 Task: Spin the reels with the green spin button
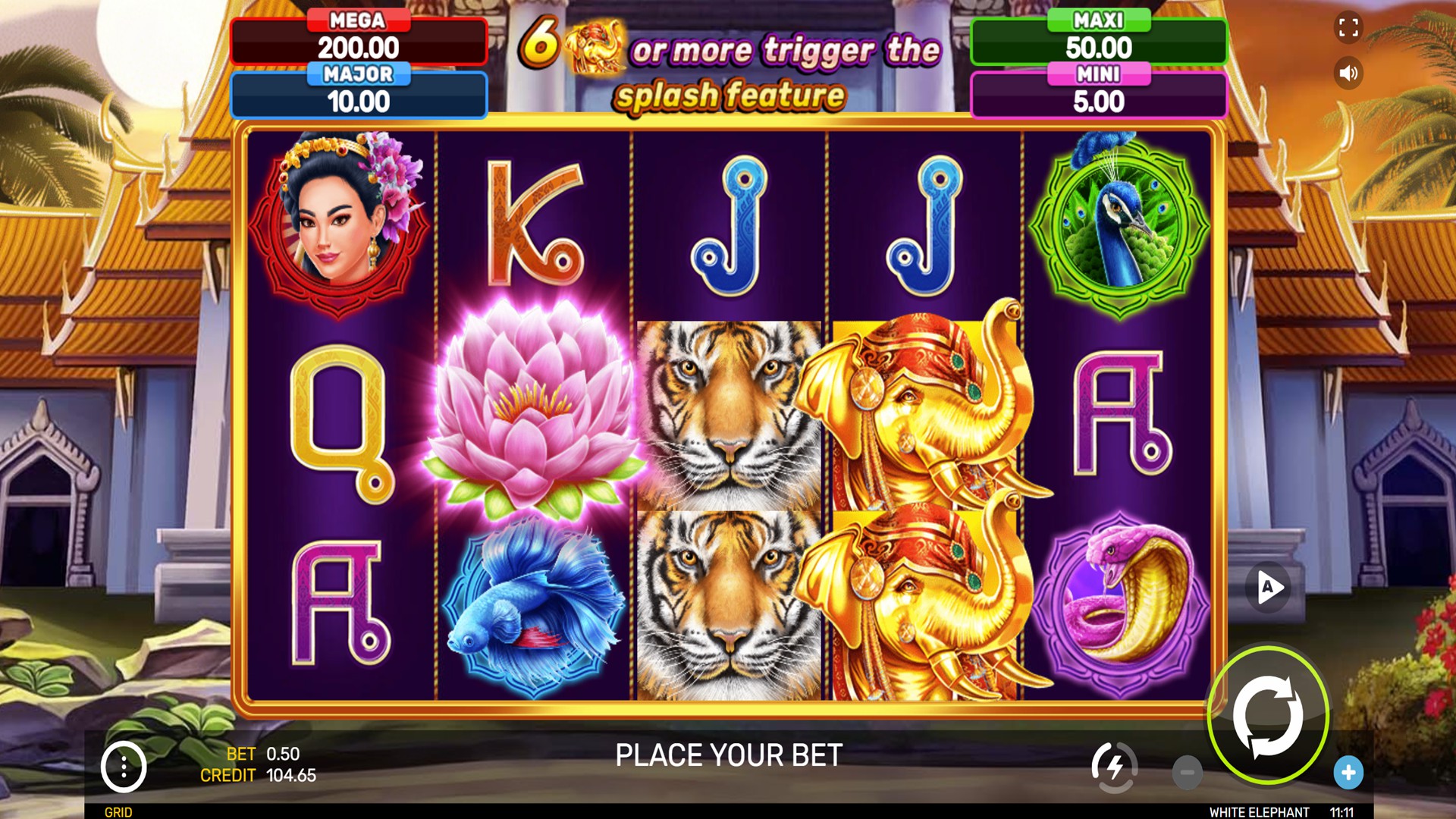click(1268, 715)
